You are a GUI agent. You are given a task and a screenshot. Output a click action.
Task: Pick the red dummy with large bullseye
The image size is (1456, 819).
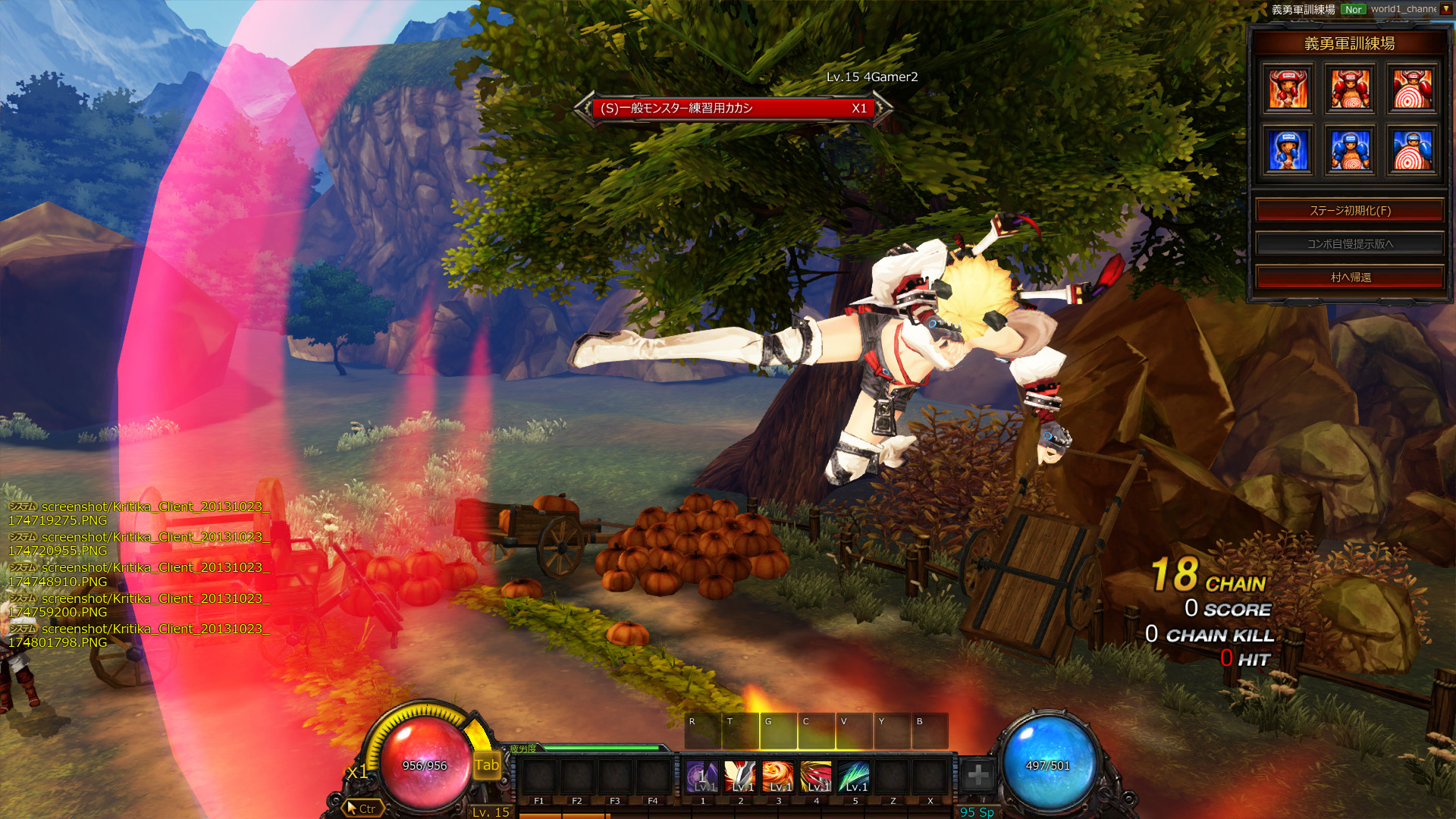coord(1412,89)
